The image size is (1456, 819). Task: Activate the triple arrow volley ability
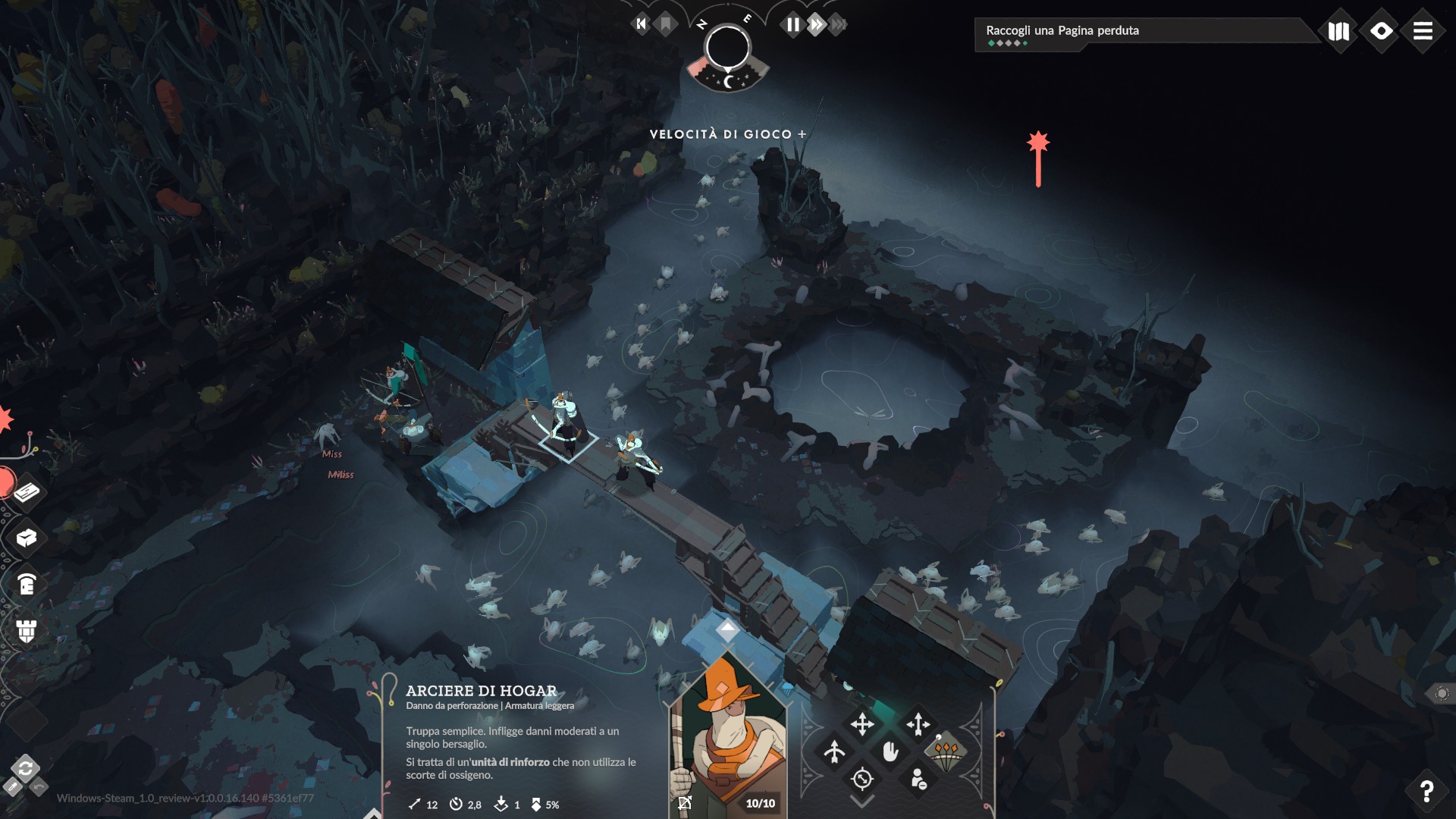(x=946, y=752)
